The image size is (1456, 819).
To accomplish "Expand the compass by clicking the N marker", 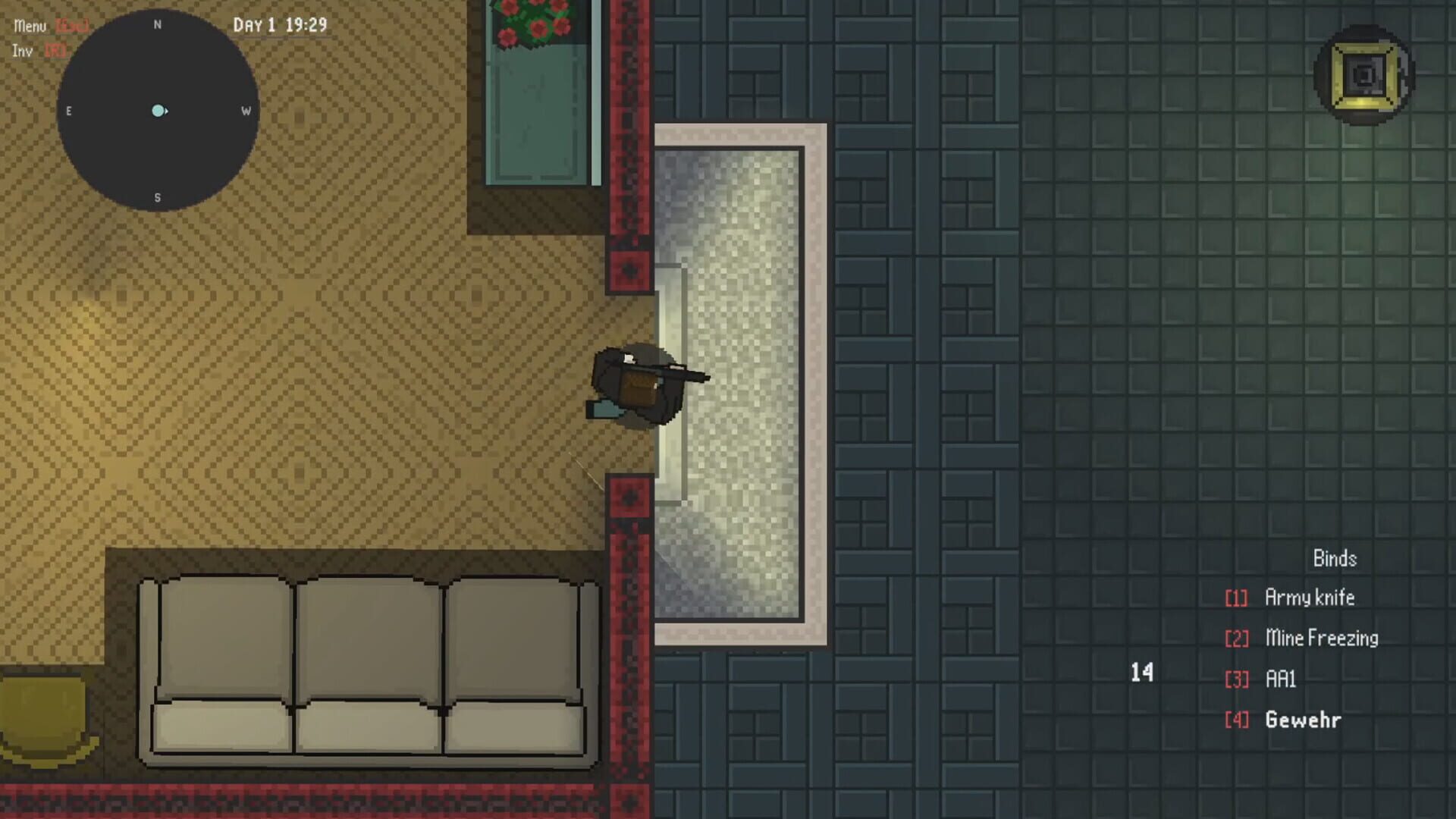I will pos(157,24).
